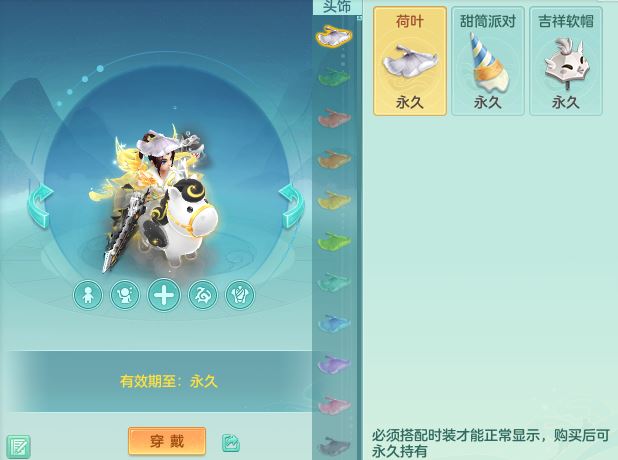This screenshot has width=618, height=460.
Task: Select the blue lotus leaf color
Action: point(333,323)
